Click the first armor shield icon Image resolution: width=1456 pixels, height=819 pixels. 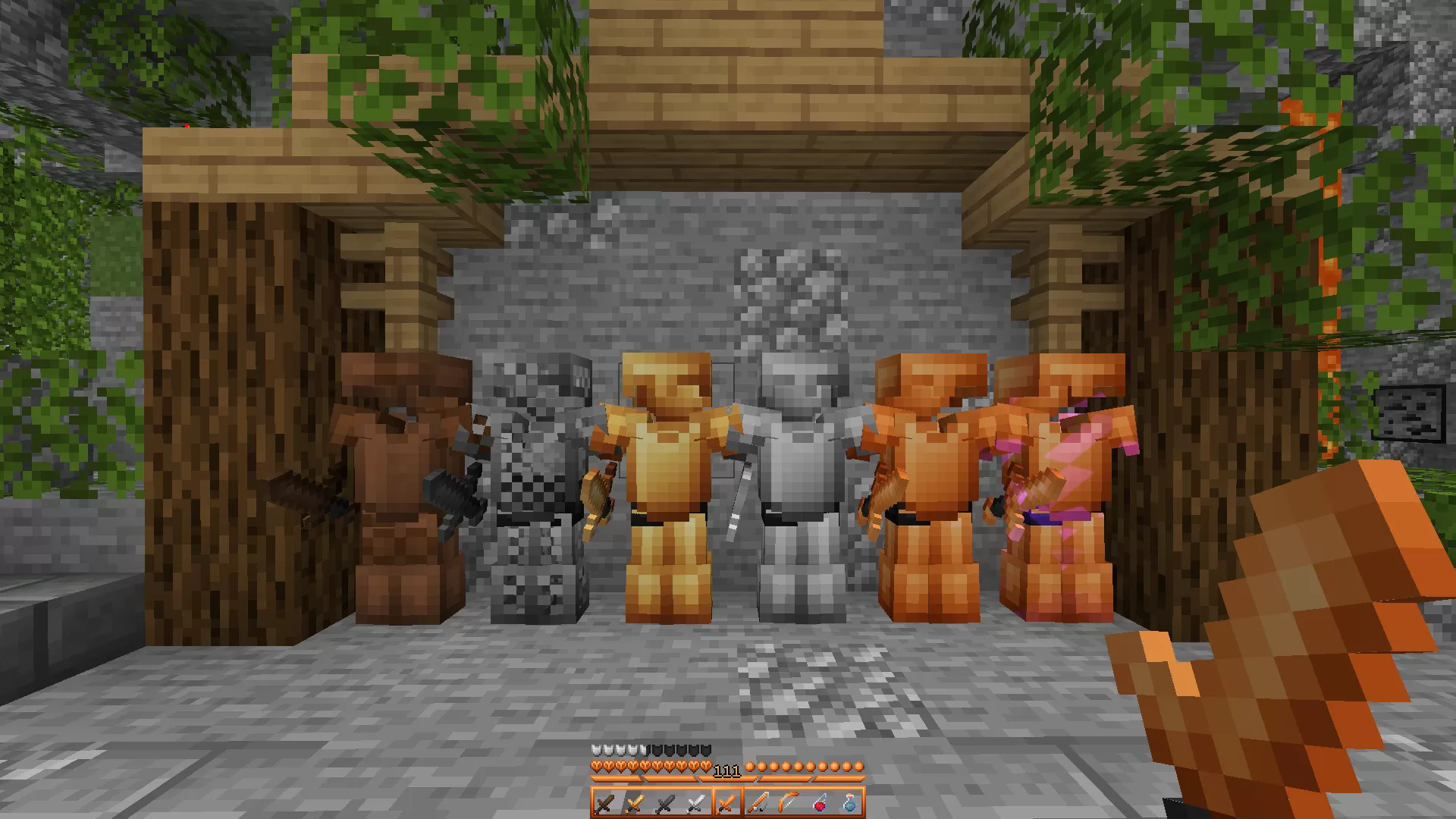pos(596,750)
